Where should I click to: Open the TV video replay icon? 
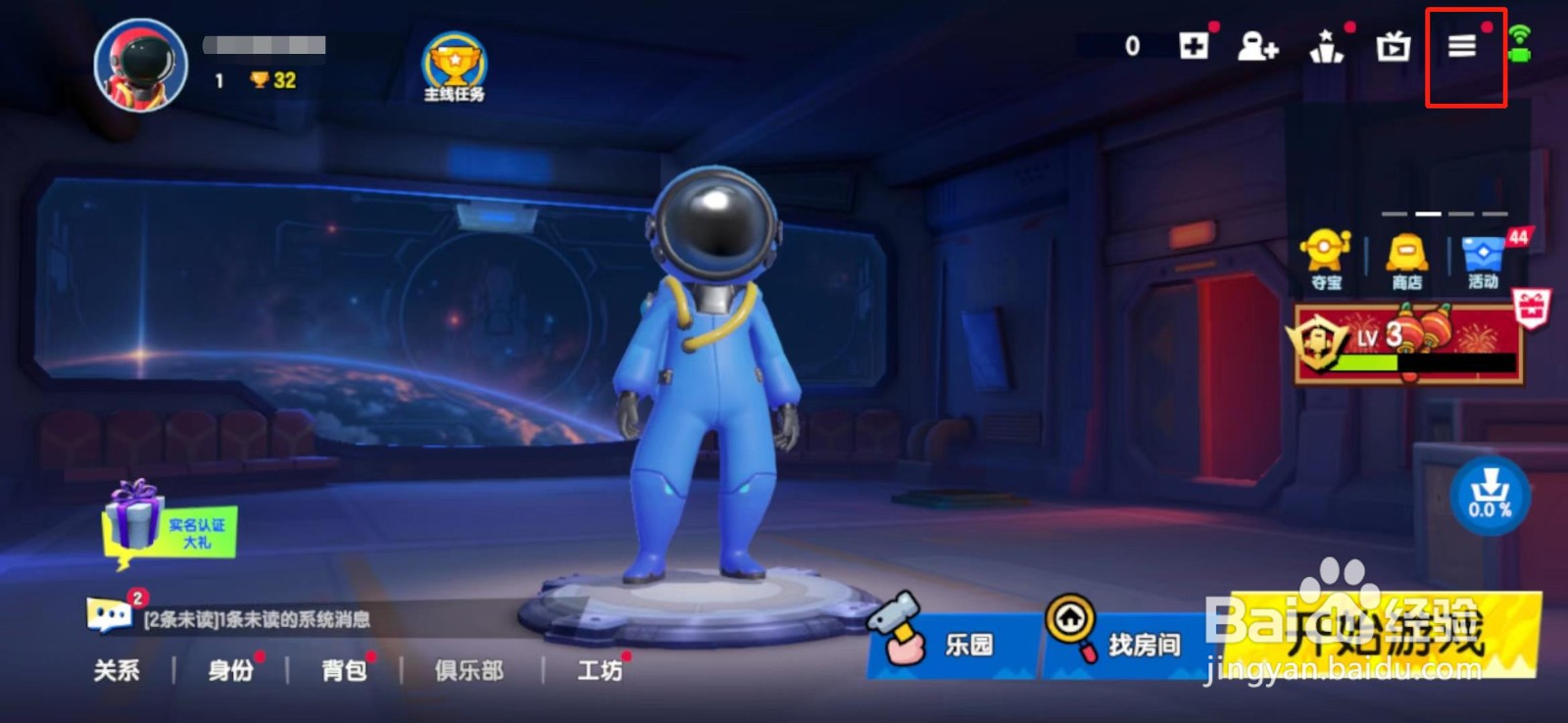point(1395,47)
